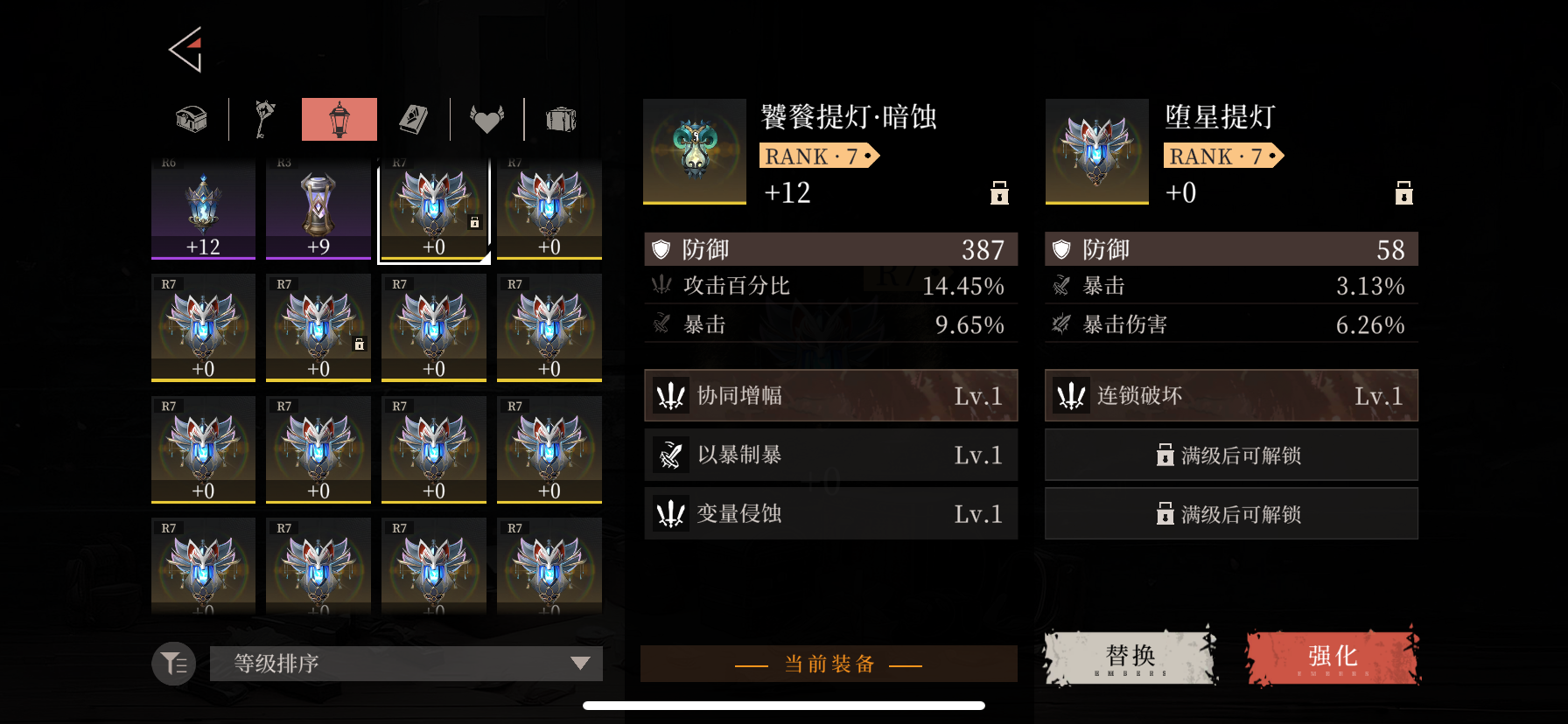
Task: Select the heart category icon
Action: pyautogui.click(x=487, y=119)
